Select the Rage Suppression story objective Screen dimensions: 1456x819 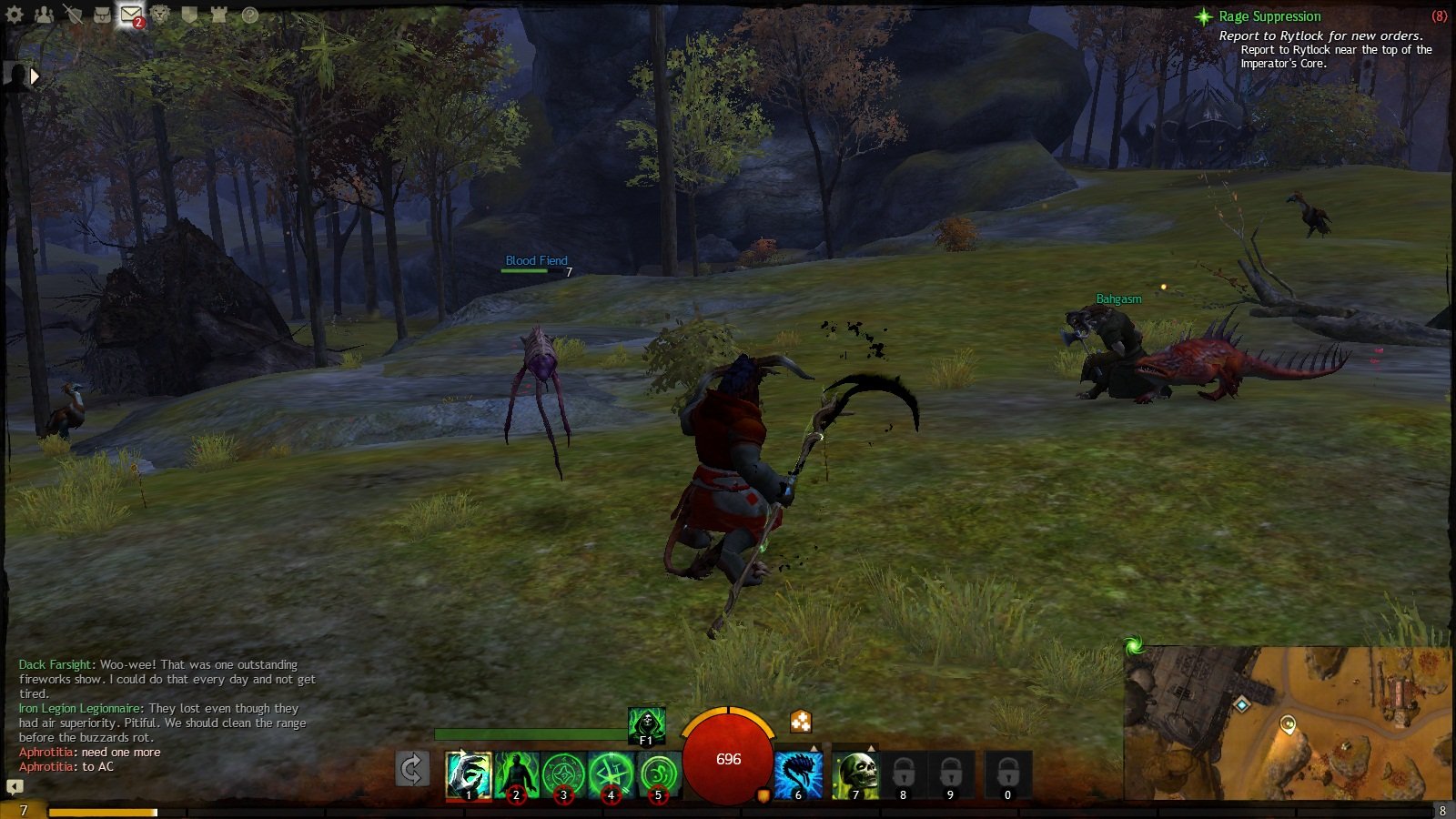1269,16
